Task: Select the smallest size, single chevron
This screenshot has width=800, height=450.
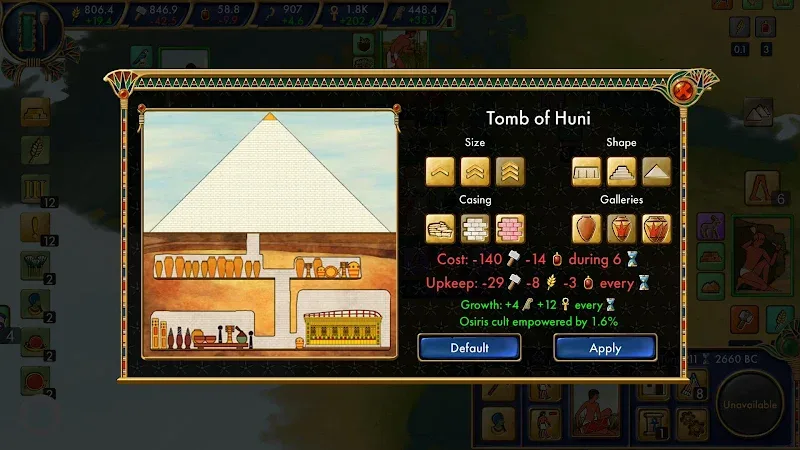Action: pyautogui.click(x=441, y=172)
